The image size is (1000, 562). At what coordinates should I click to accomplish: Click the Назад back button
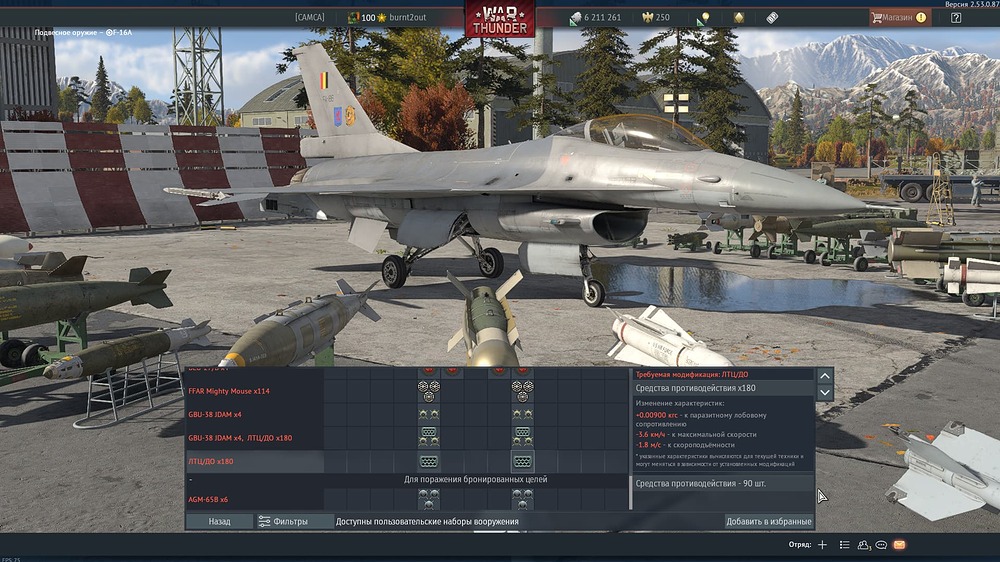[219, 521]
